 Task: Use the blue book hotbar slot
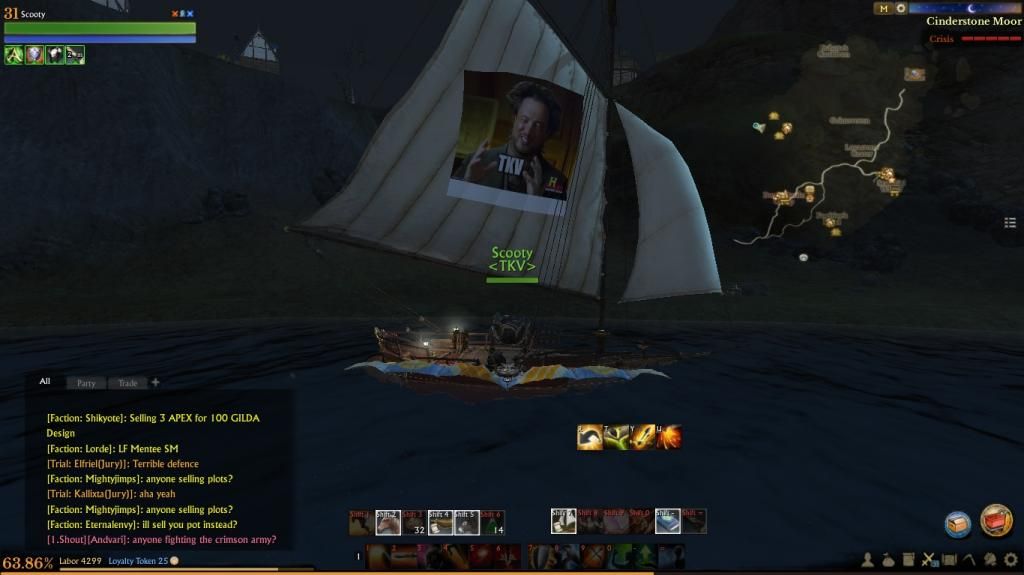[667, 521]
